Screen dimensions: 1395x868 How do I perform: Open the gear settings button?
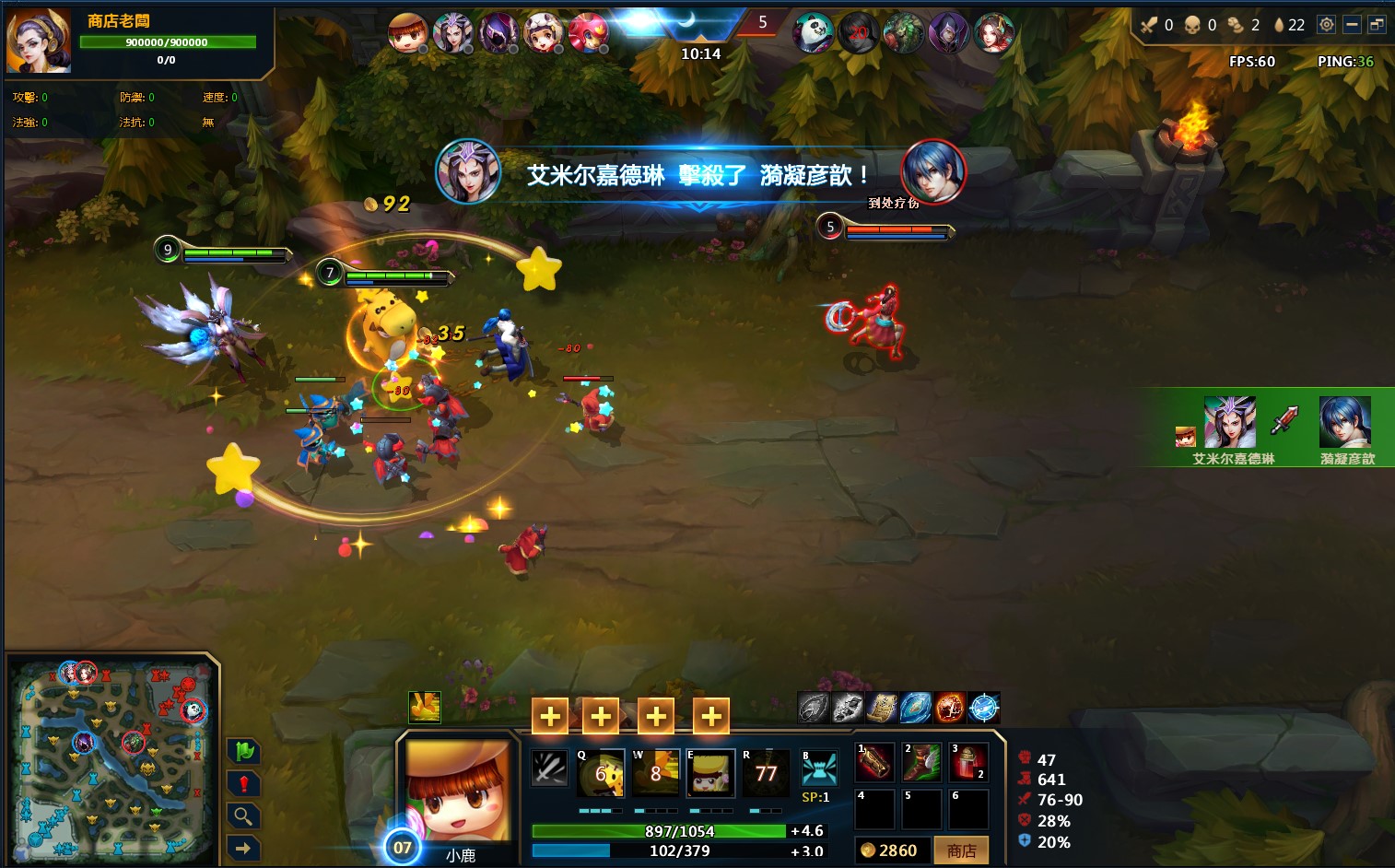click(x=1326, y=25)
